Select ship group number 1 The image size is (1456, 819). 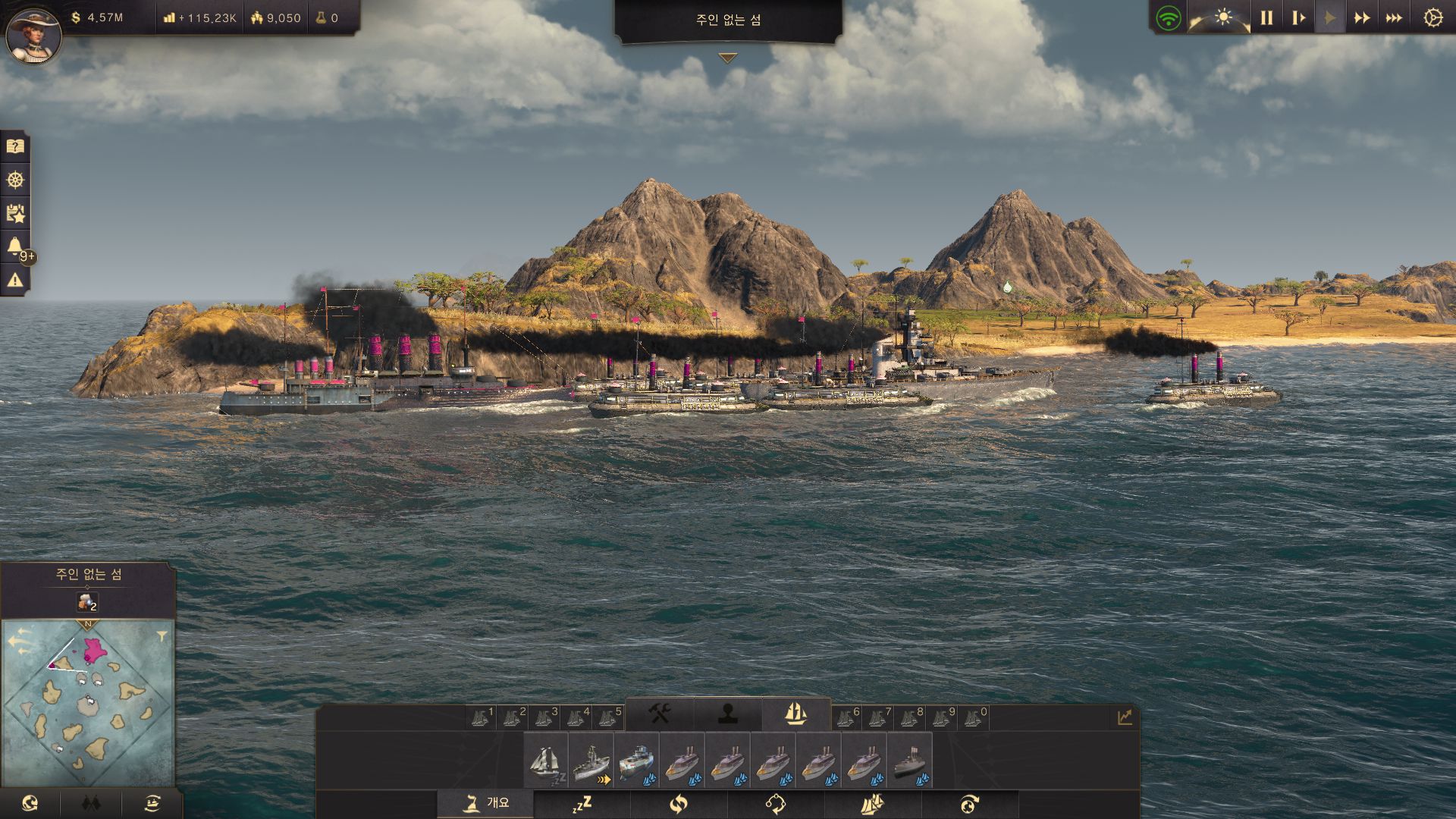coord(482,717)
